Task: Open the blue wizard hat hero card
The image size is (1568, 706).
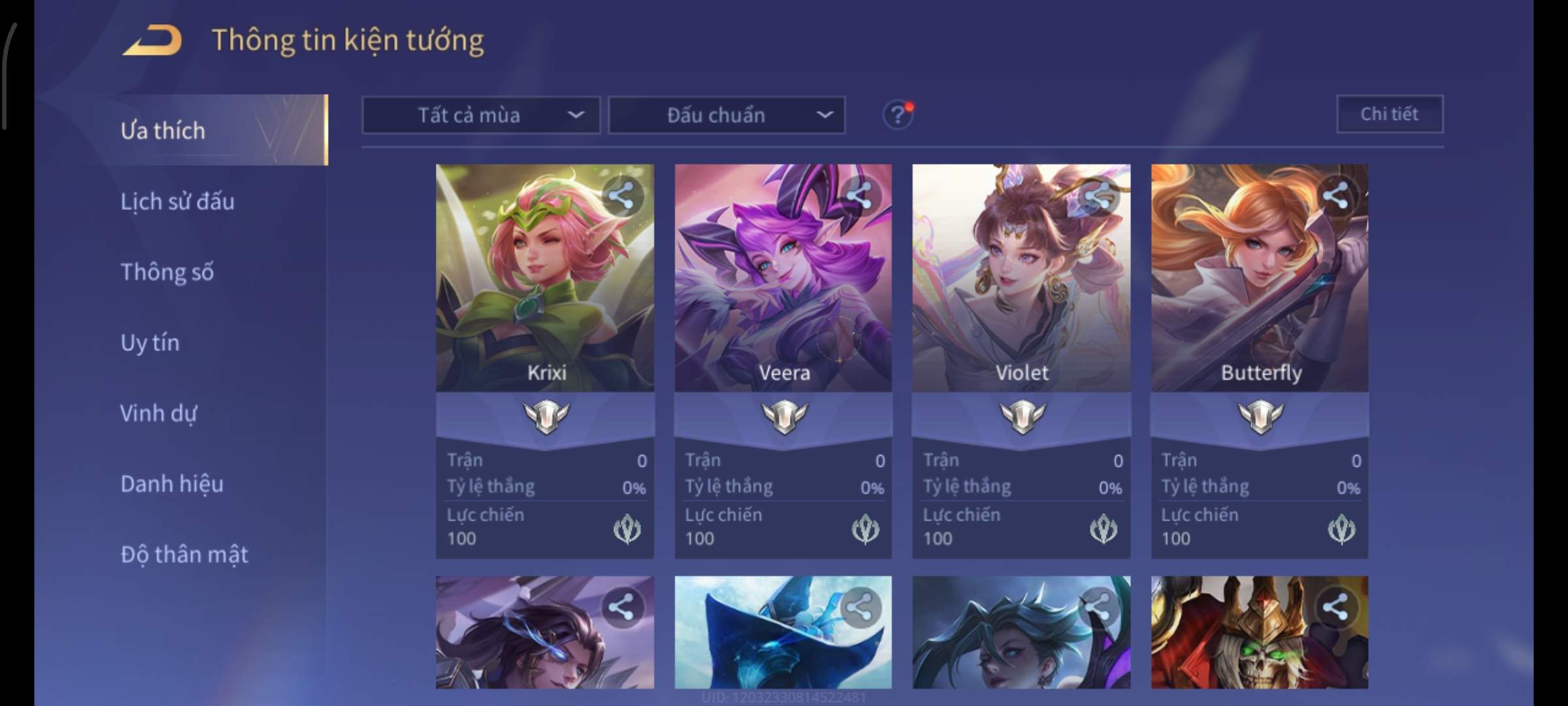Action: point(783,633)
